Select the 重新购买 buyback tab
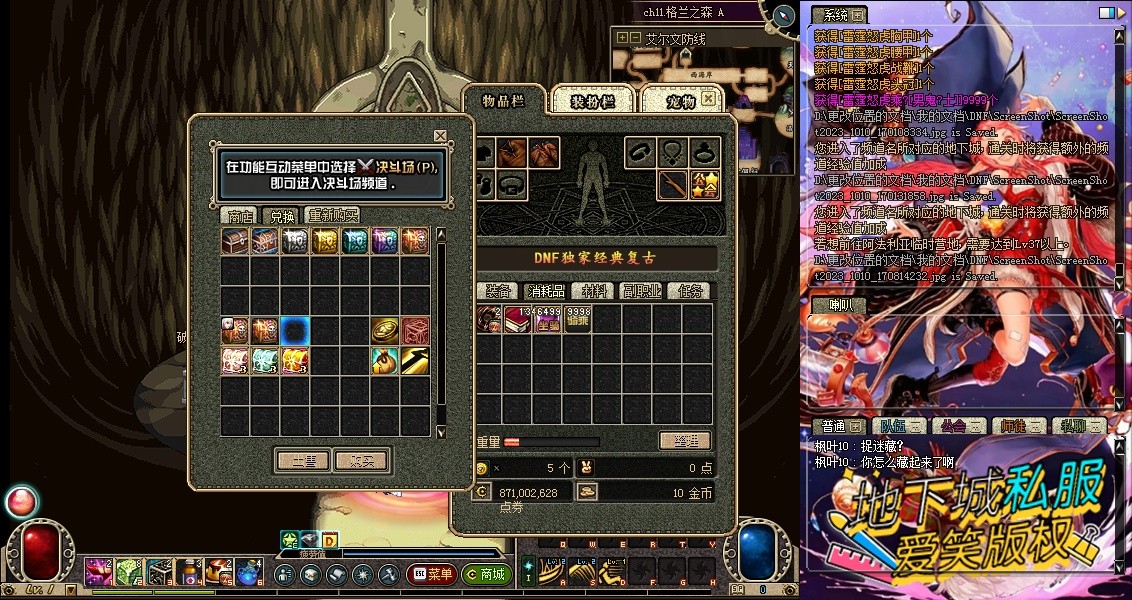Image resolution: width=1132 pixels, height=600 pixels. click(x=333, y=216)
